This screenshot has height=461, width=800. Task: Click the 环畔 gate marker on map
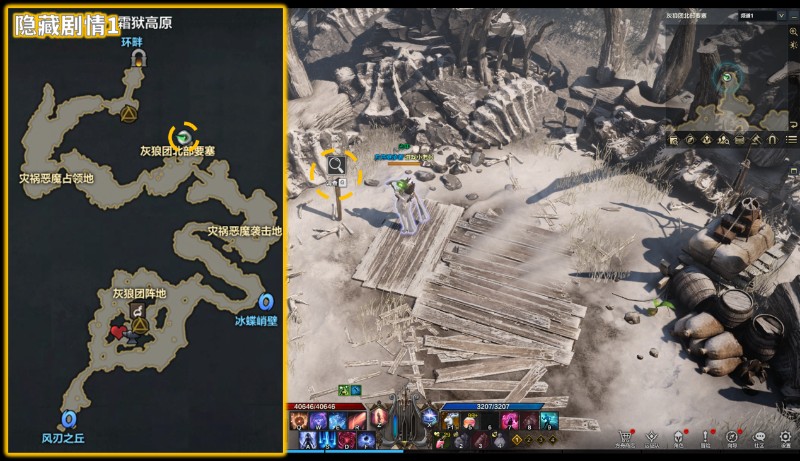[137, 60]
